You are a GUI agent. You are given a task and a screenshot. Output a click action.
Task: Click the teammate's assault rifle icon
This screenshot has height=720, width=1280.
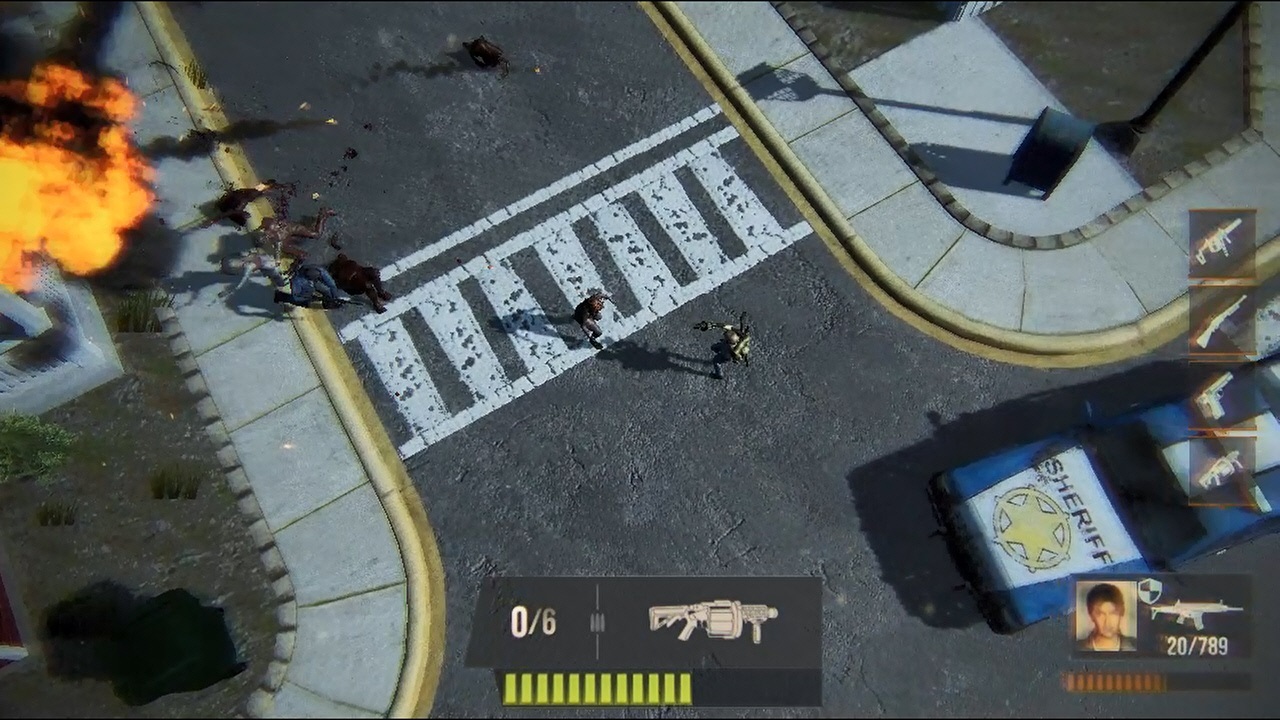click(x=1196, y=611)
